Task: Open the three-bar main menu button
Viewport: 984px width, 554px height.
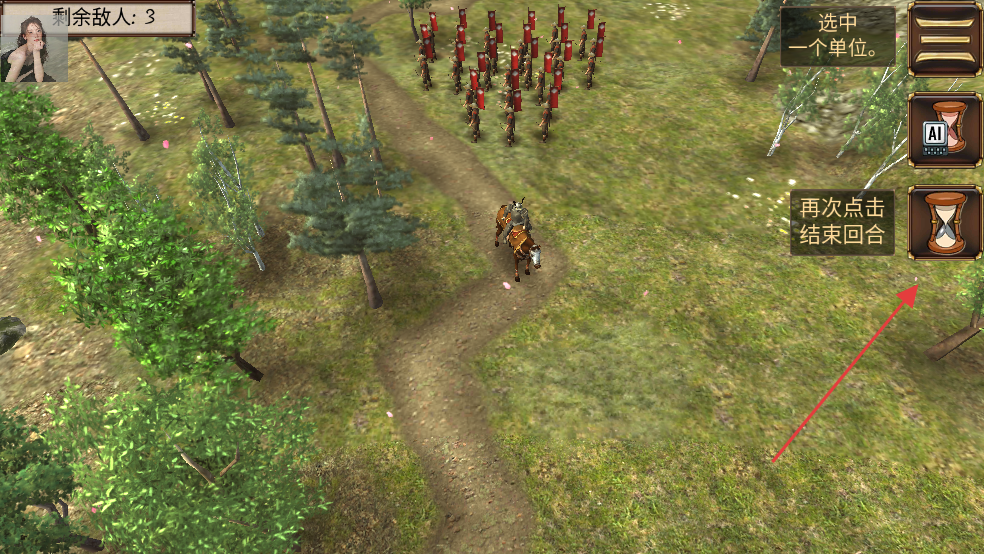Action: pyautogui.click(x=944, y=39)
